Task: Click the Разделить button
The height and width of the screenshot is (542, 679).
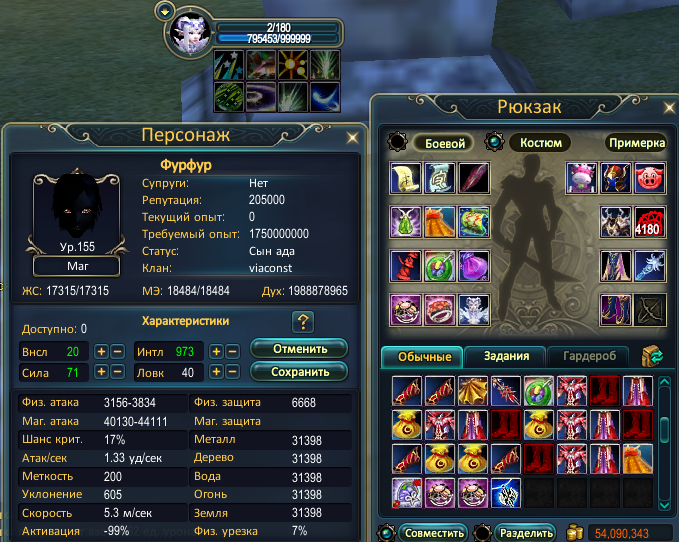Action: tap(523, 532)
